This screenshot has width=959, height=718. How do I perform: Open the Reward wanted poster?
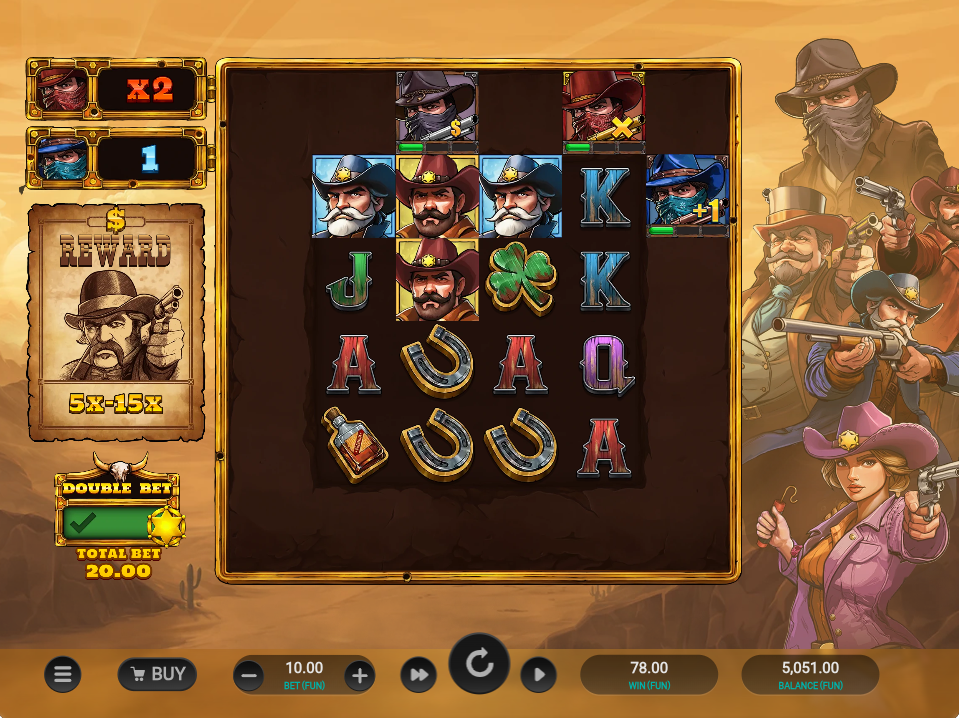[116, 322]
